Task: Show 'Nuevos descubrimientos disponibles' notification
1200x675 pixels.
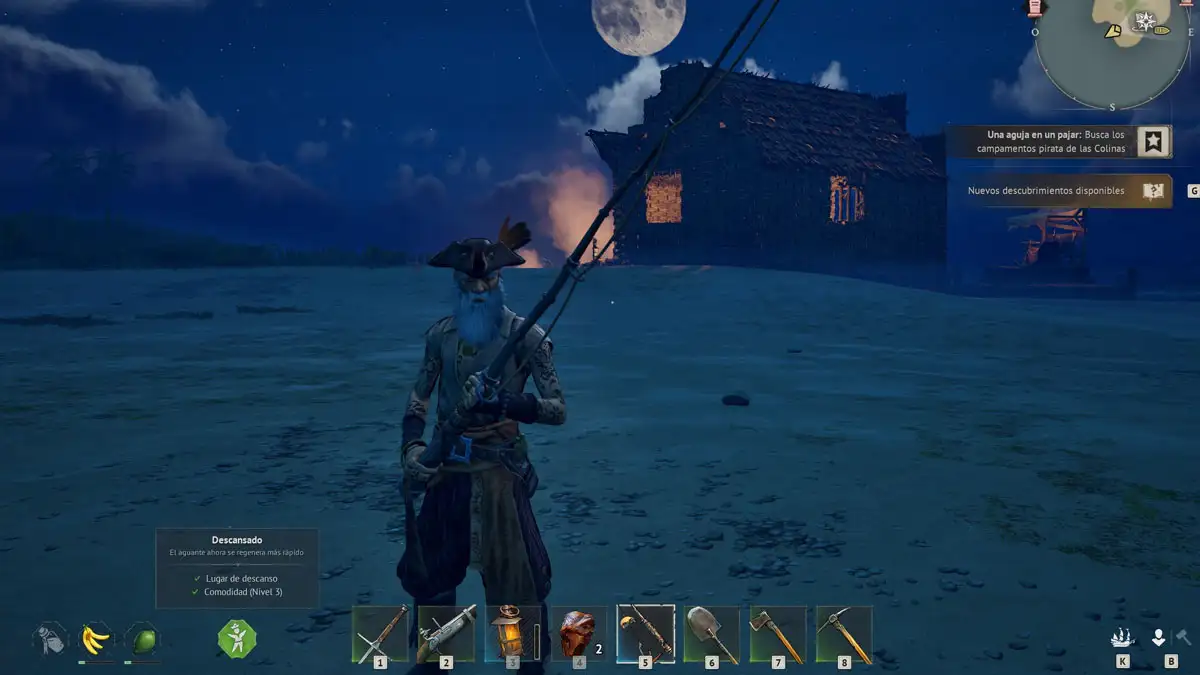Action: pos(1046,190)
